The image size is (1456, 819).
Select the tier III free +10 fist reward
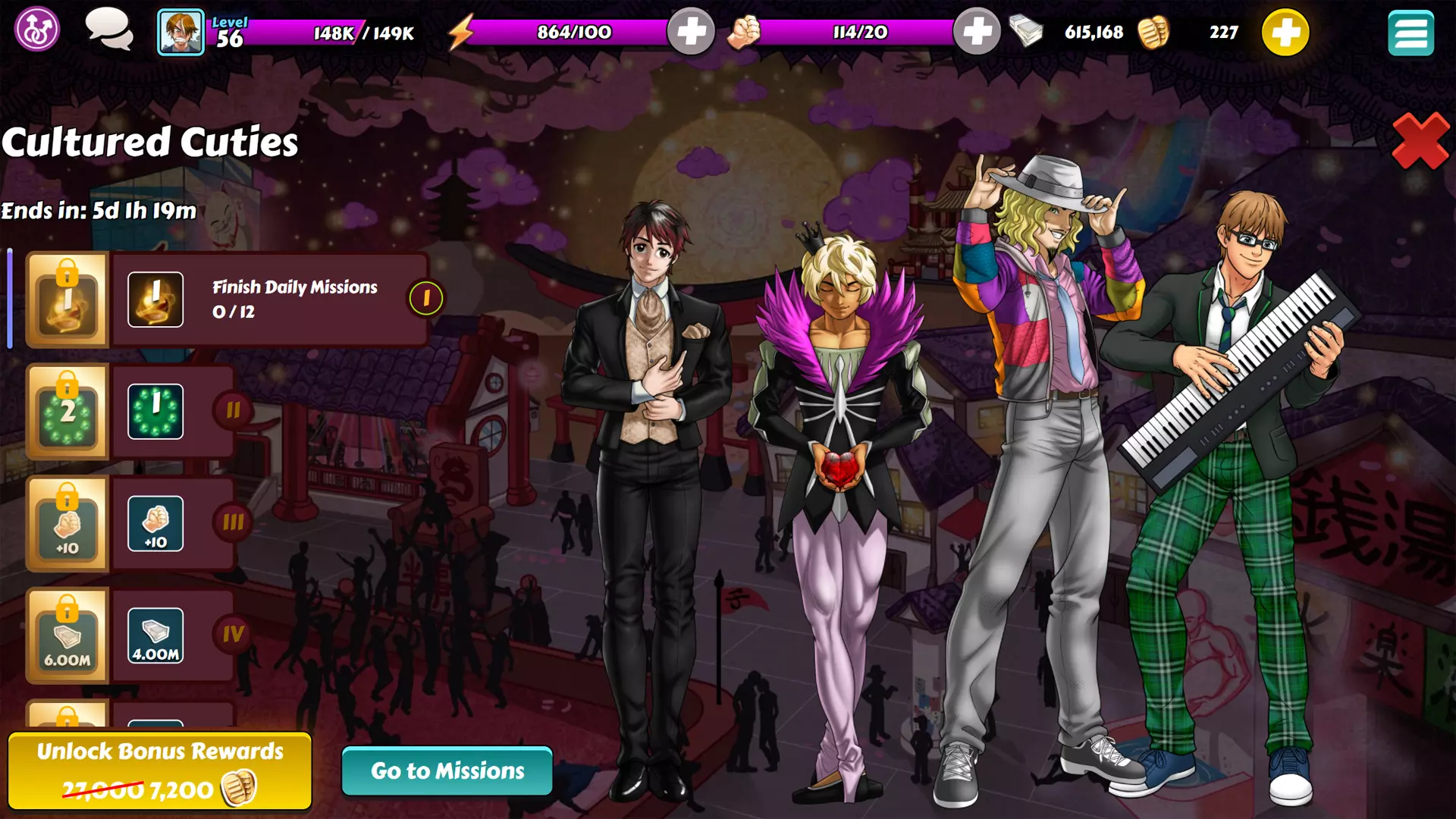coord(155,524)
